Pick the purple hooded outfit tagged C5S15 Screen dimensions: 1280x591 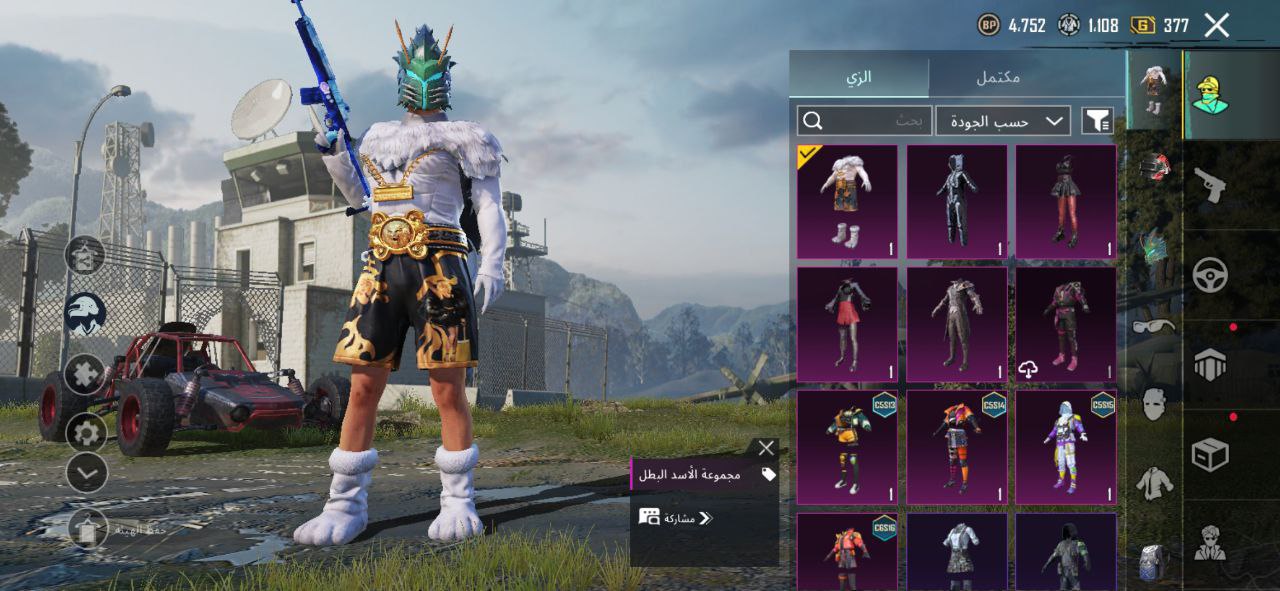(1066, 446)
